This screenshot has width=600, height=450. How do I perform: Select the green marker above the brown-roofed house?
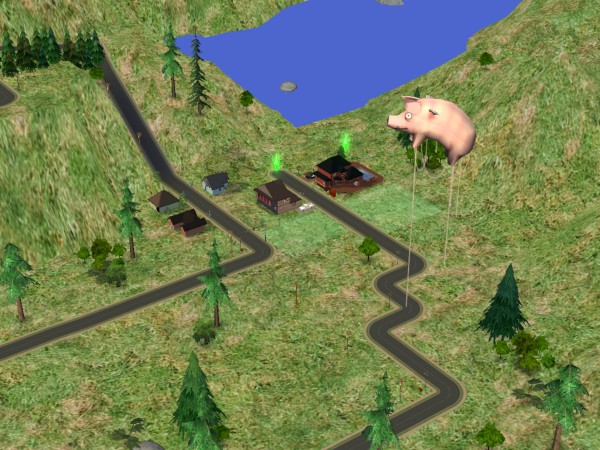coord(277,161)
